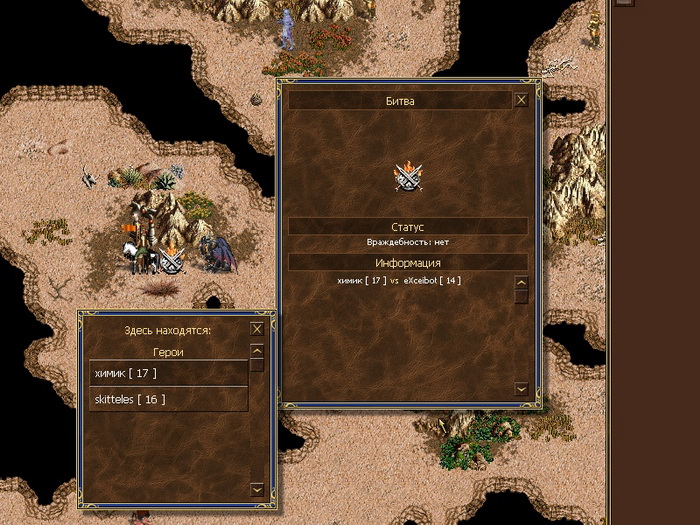
Task: Click the heroes list scroll-up arrow
Action: 257,351
